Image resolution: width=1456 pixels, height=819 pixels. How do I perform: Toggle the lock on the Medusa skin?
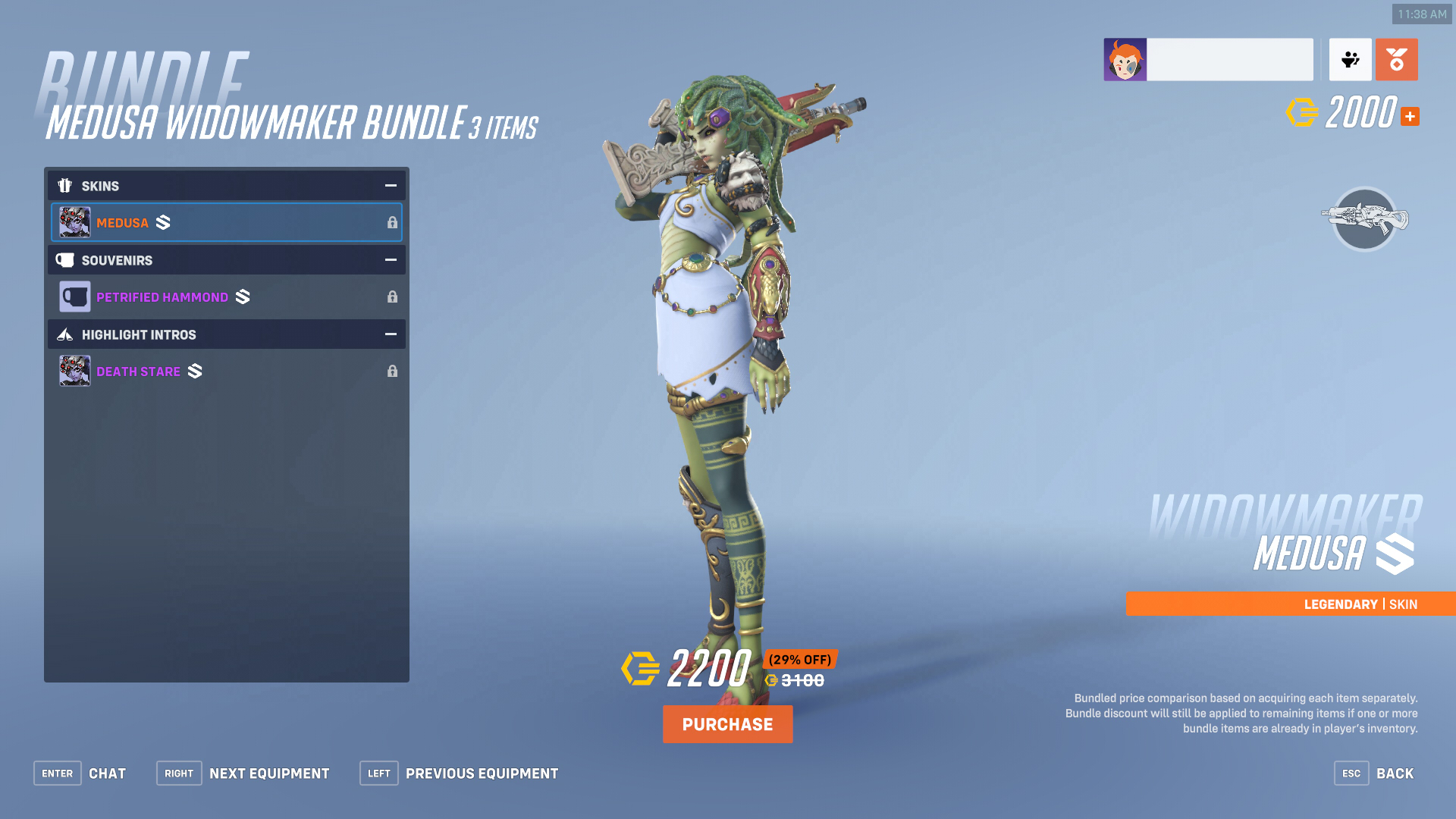[392, 222]
